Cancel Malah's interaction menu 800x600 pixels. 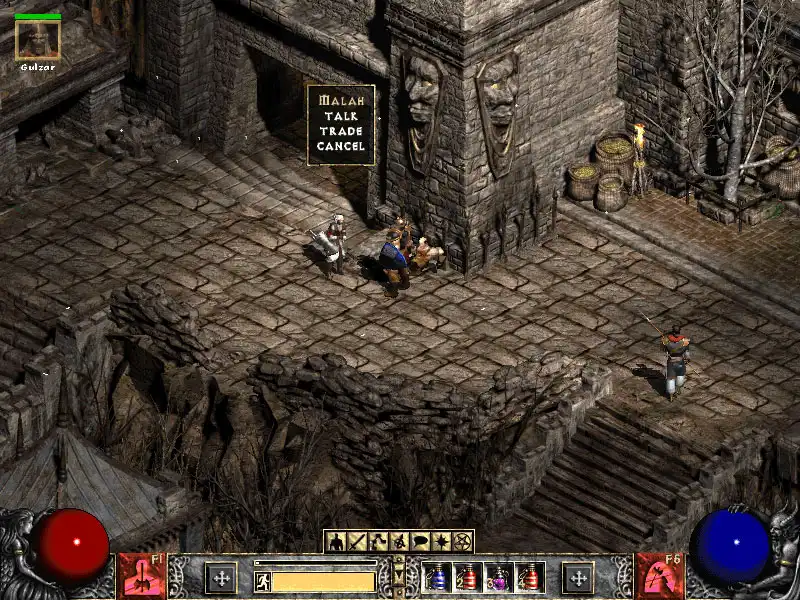[x=341, y=146]
